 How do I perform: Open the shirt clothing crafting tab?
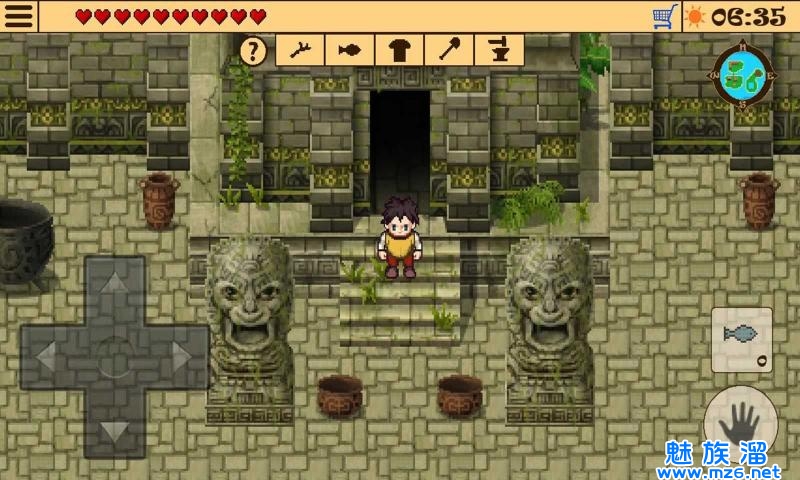399,50
